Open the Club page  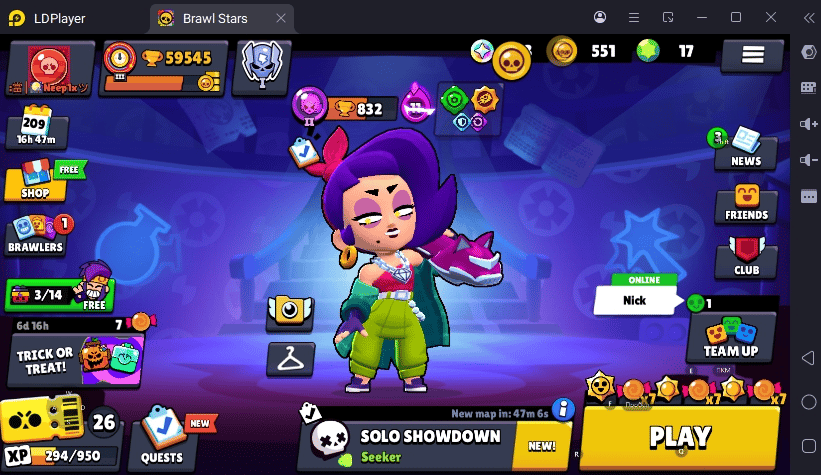point(746,258)
